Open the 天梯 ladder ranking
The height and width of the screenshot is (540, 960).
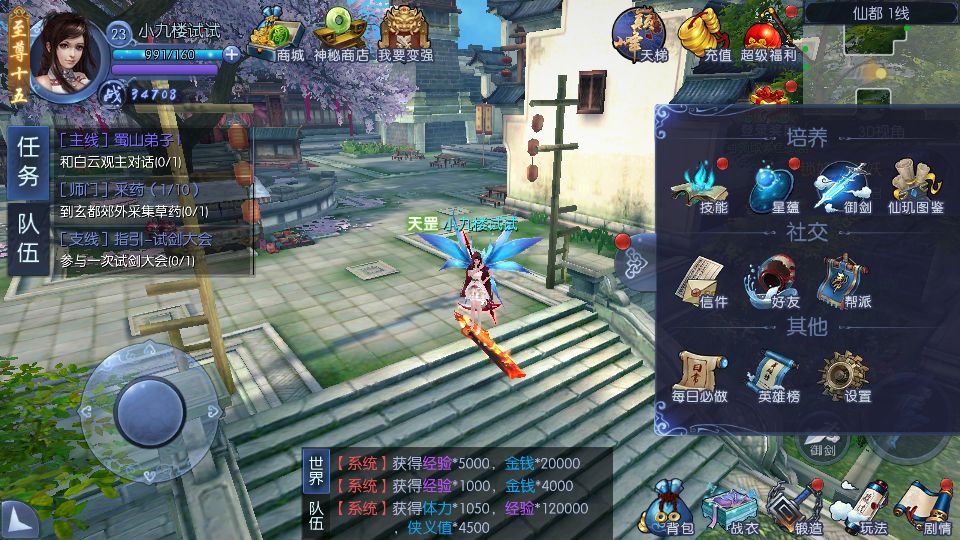point(640,34)
